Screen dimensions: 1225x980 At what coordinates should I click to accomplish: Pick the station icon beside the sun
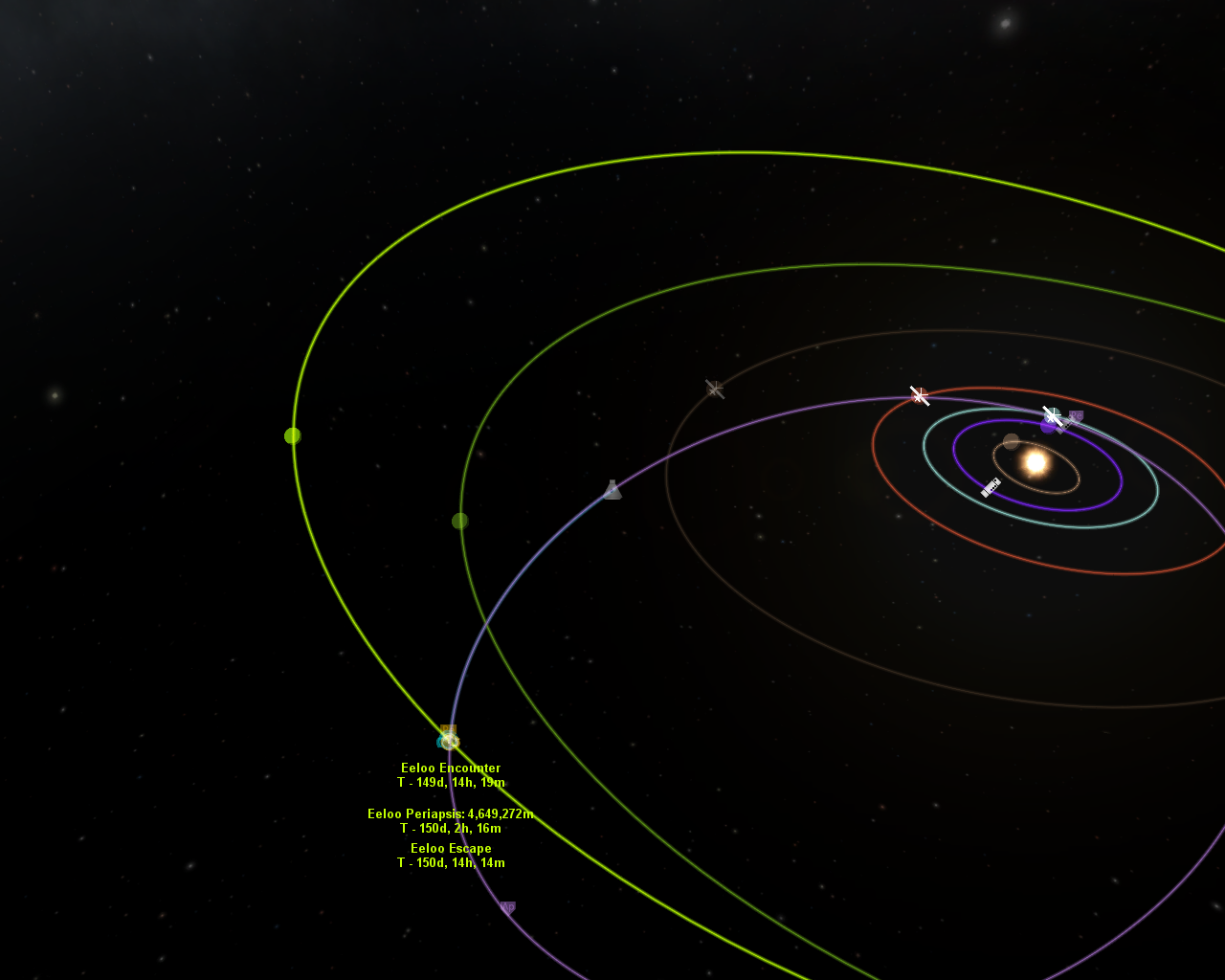point(991,487)
